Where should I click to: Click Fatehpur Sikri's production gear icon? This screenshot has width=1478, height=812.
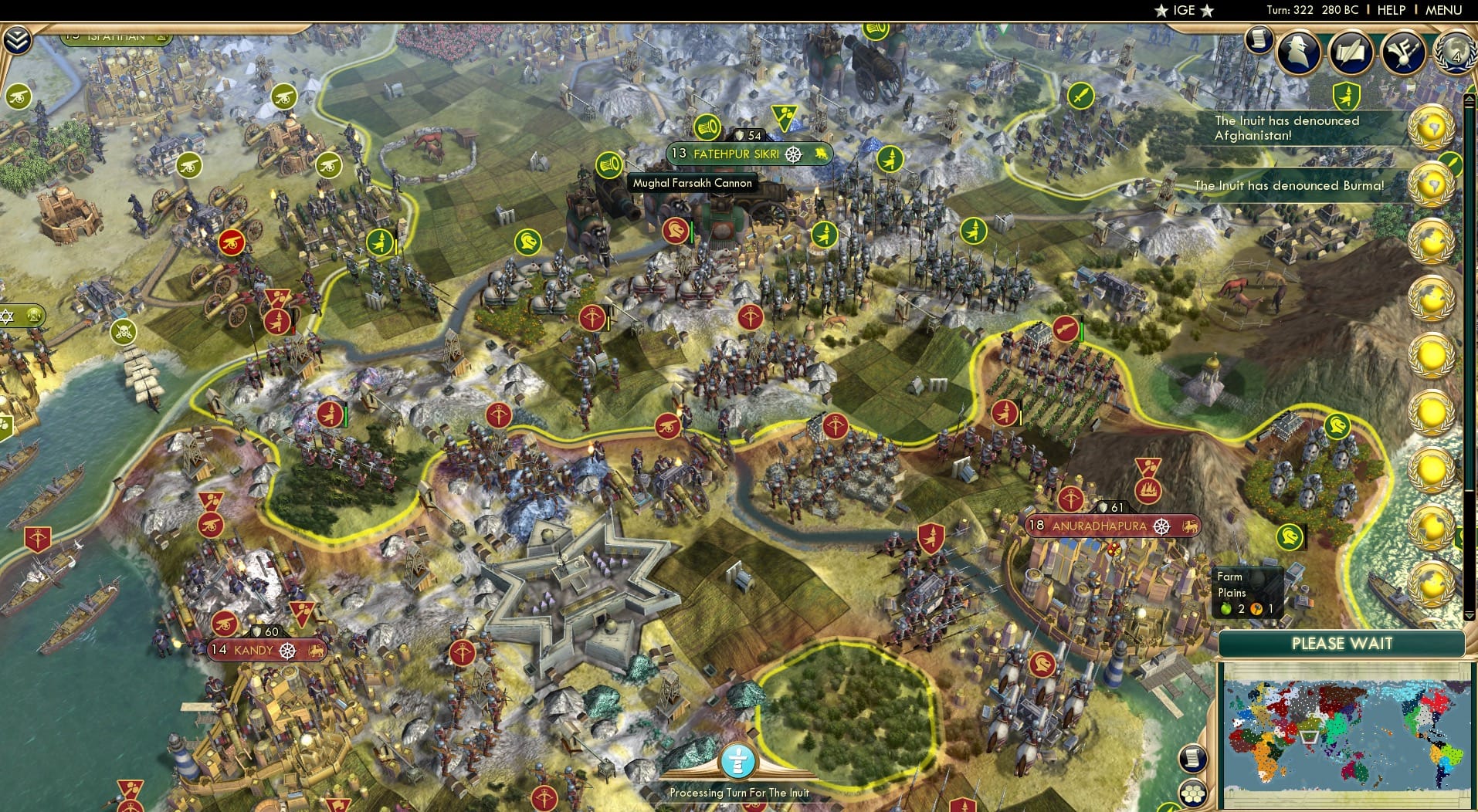793,154
